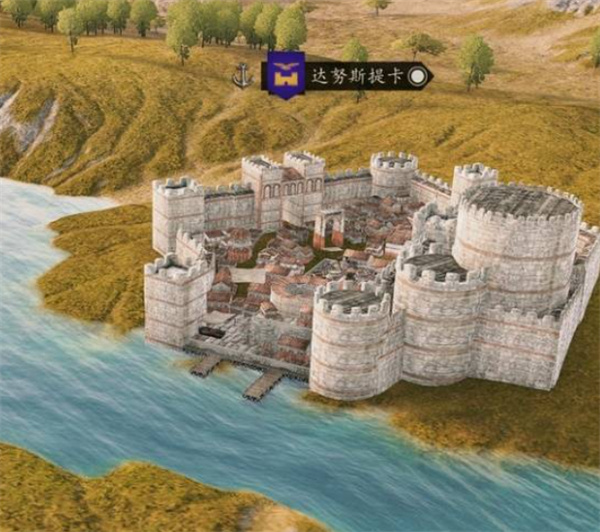Click the white circle marker on nameplate

point(417,75)
